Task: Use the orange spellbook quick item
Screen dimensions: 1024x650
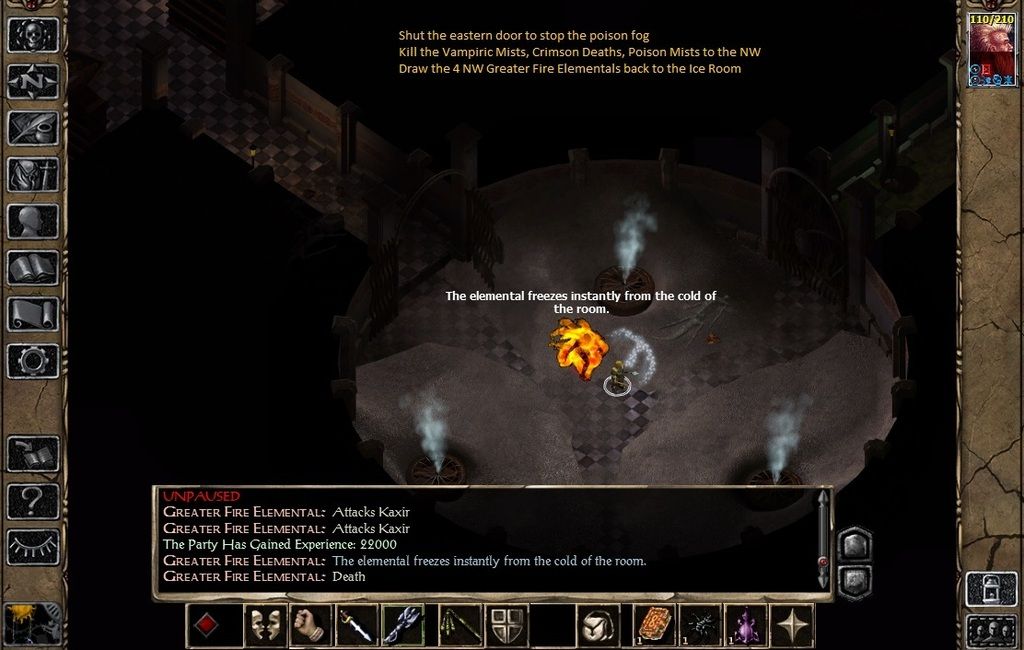Action: (x=655, y=625)
